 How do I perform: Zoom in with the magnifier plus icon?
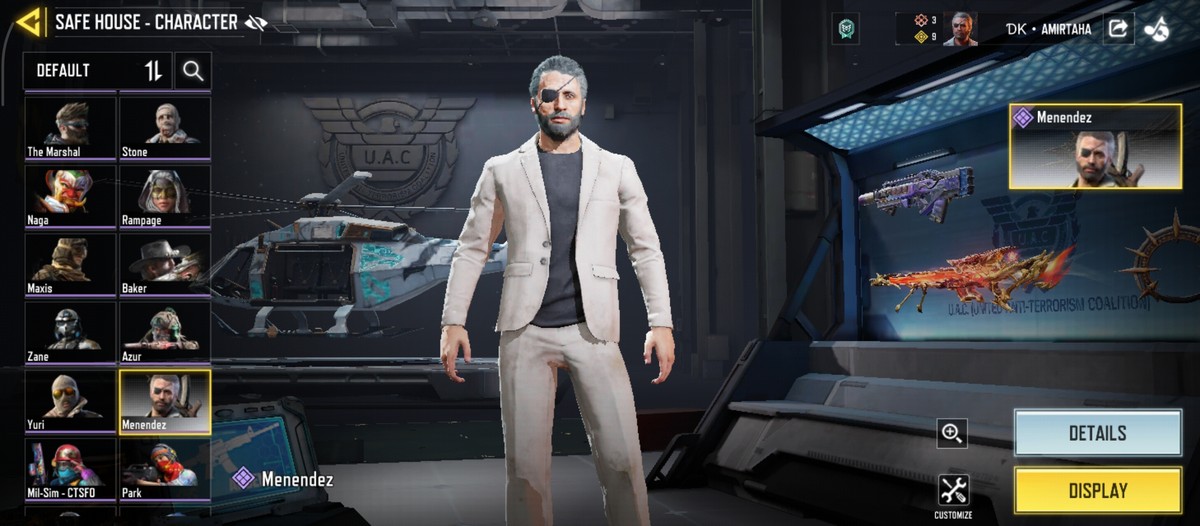[x=952, y=433]
